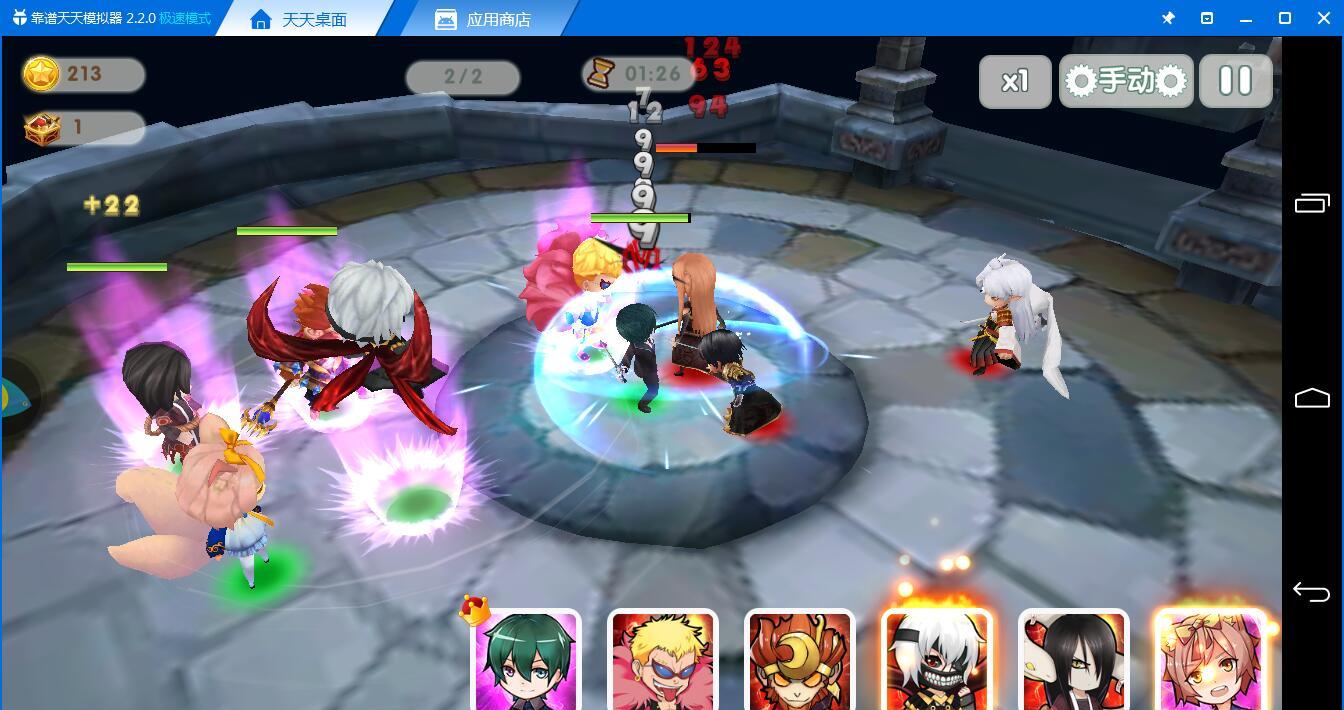Activate the pink-haired girl hero skill
1344x710 pixels.
tap(1209, 660)
